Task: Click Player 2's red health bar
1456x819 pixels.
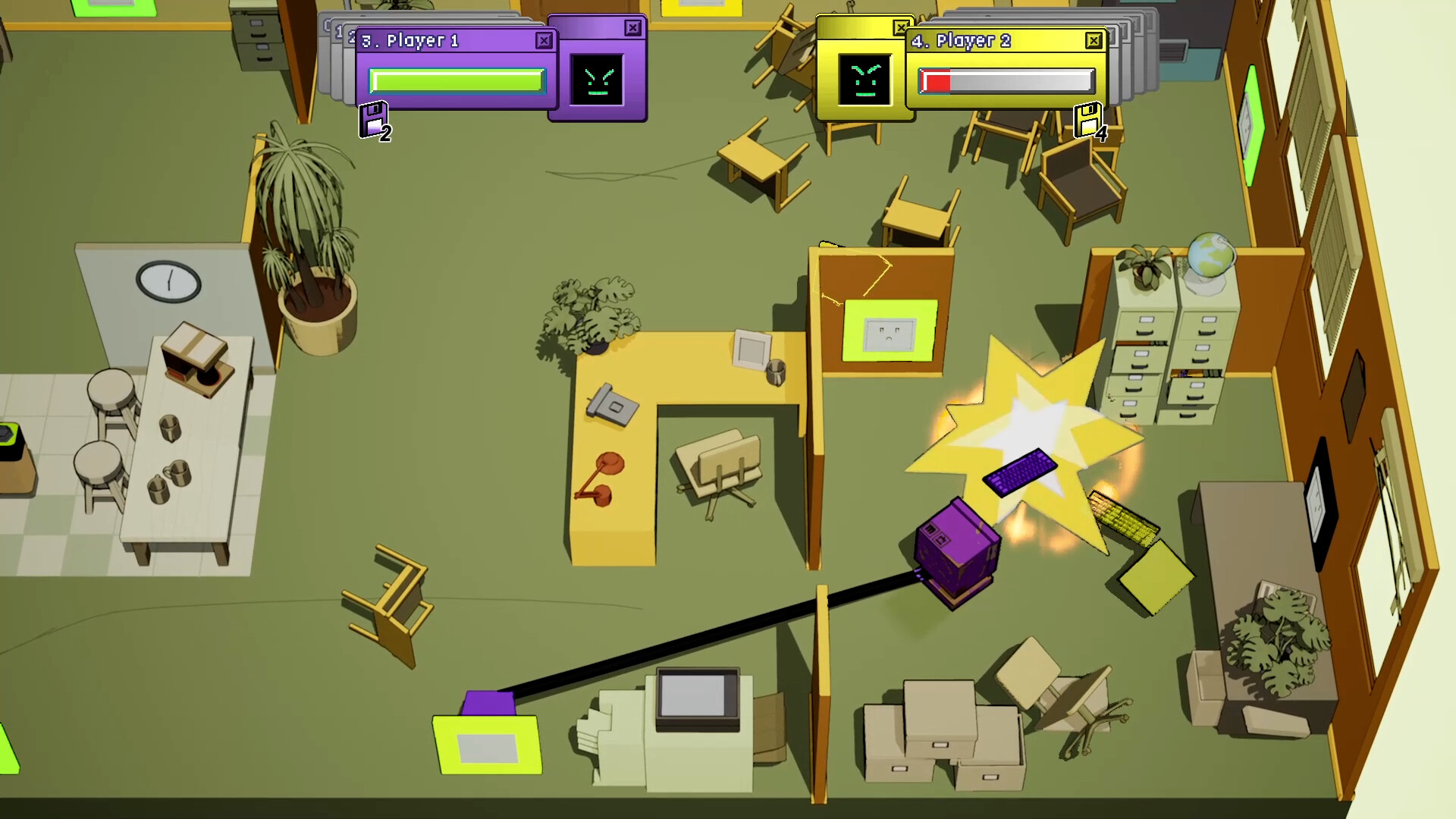Action: pos(937,82)
